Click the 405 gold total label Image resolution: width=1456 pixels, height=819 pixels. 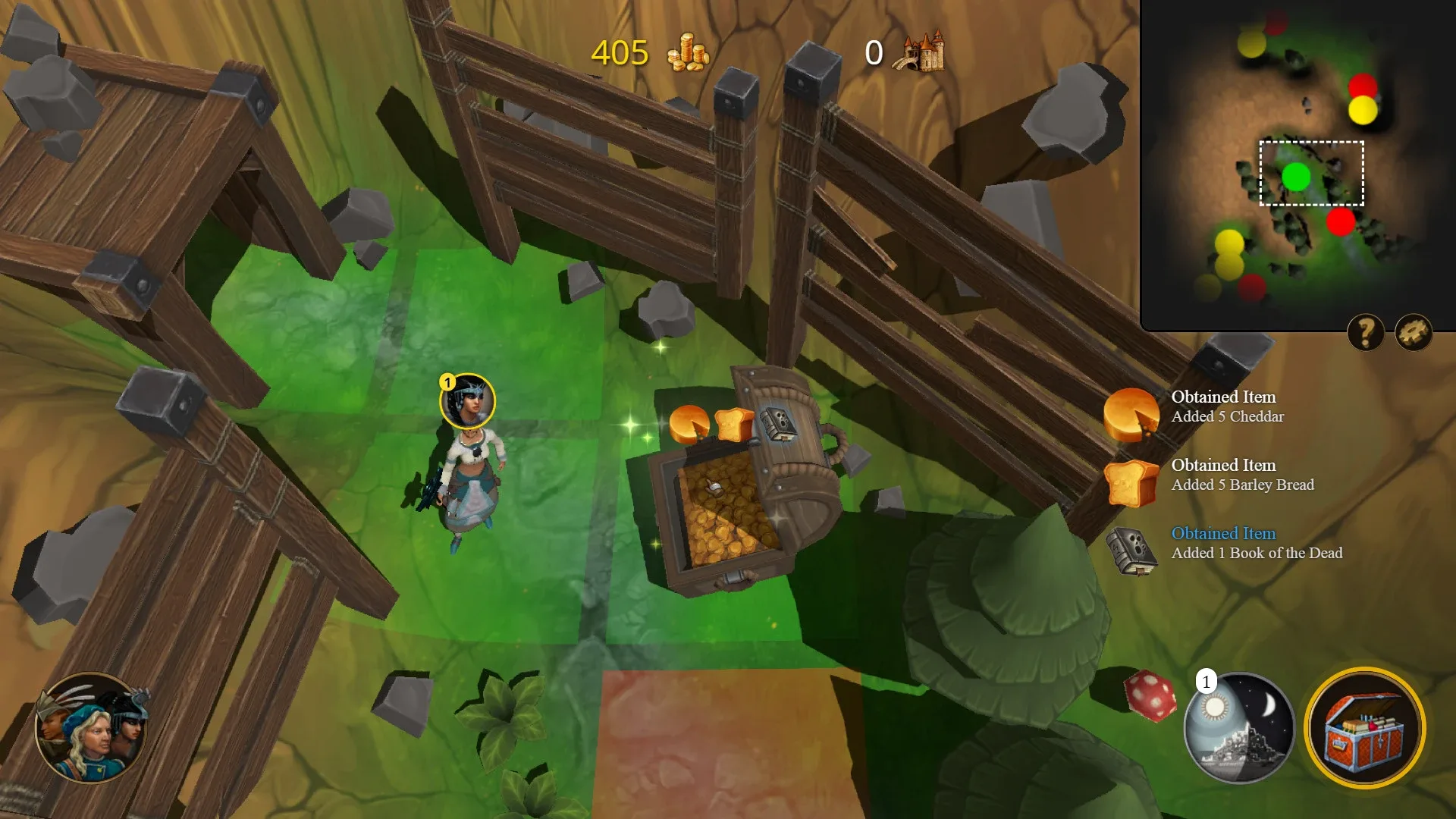point(619,53)
